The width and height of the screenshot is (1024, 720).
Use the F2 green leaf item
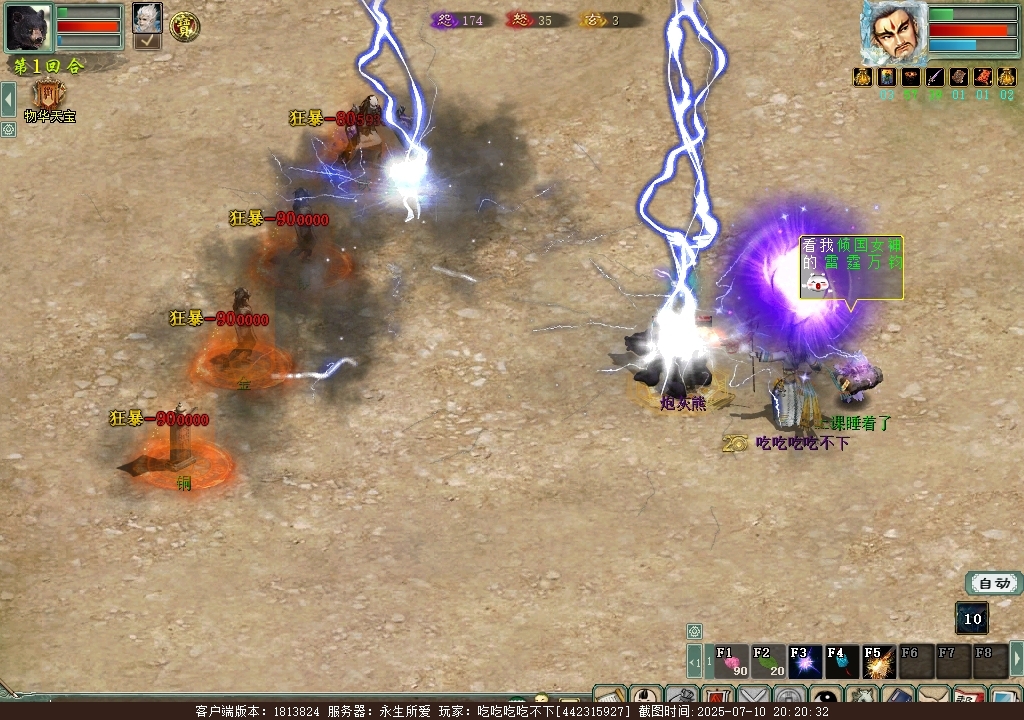[768, 661]
